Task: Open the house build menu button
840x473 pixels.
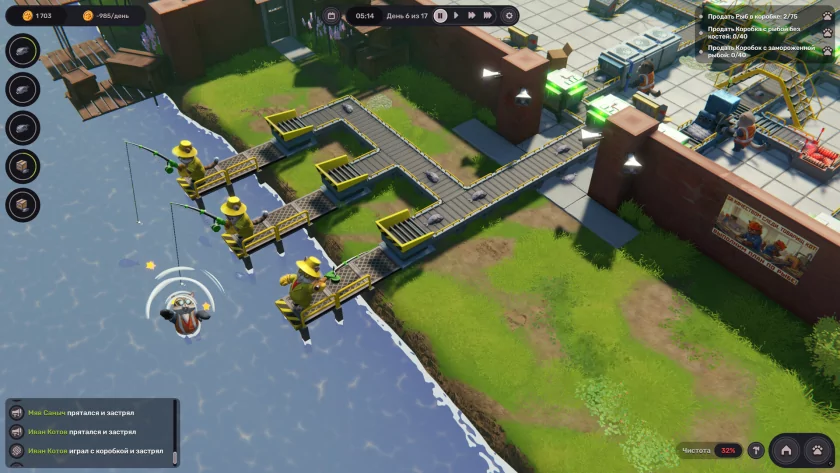Action: coord(786,451)
